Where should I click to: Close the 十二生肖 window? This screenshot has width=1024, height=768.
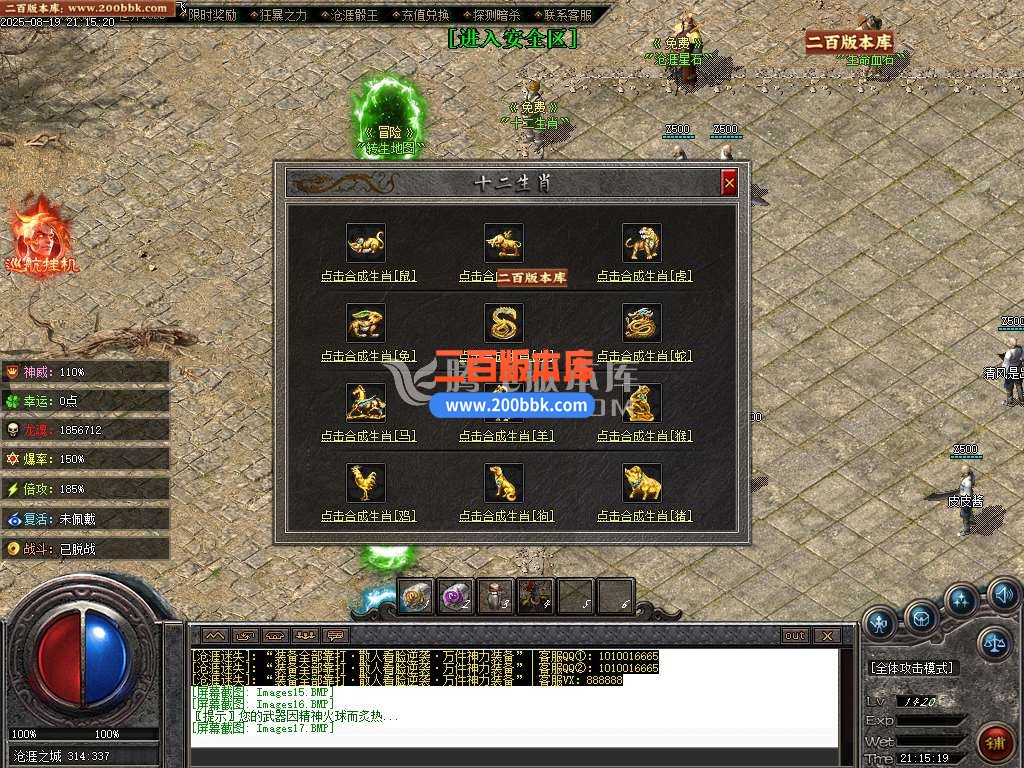tap(729, 182)
